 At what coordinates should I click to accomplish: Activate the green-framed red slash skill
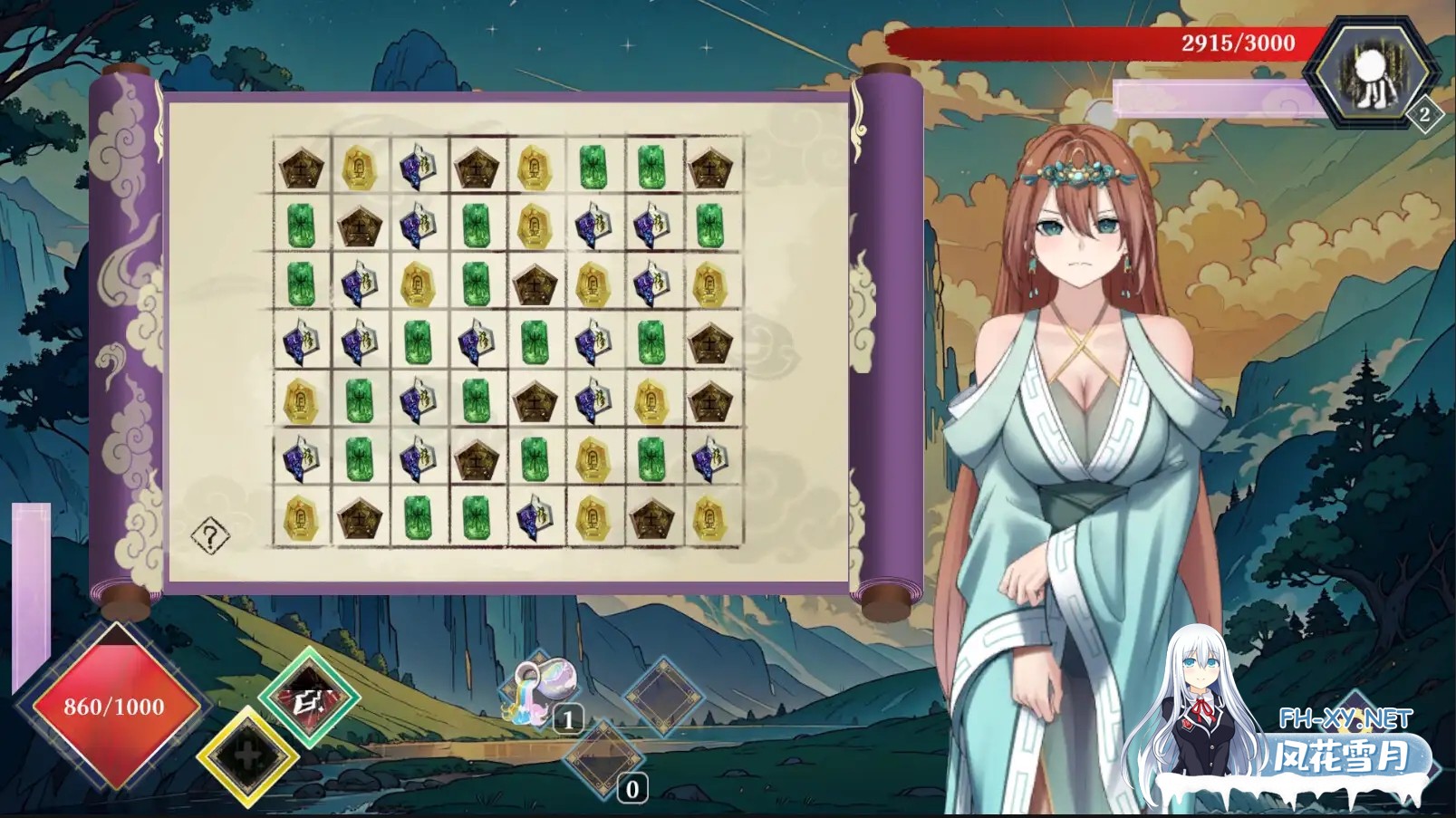click(x=309, y=698)
